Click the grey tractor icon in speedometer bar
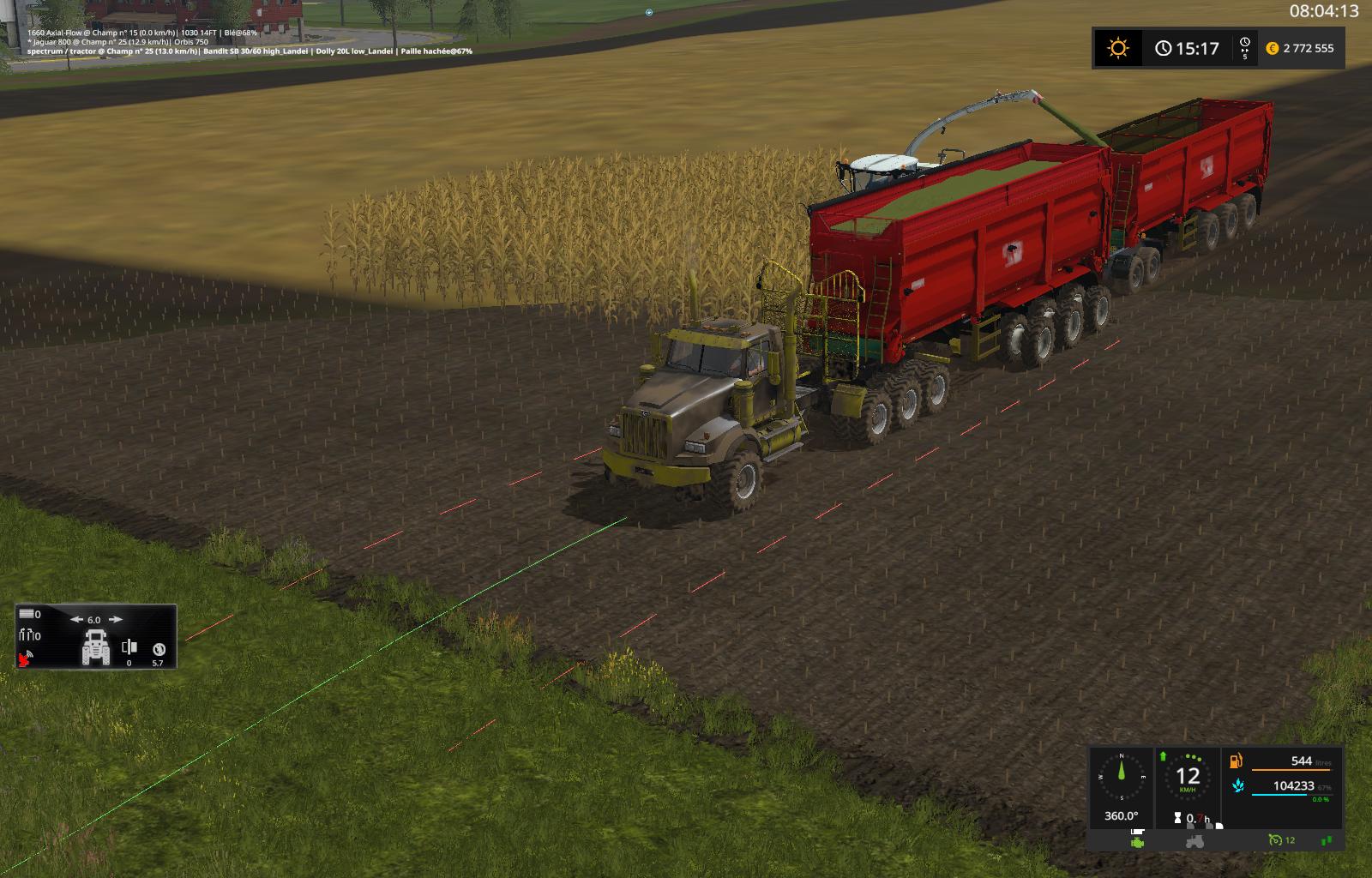1372x878 pixels. [x=1193, y=842]
